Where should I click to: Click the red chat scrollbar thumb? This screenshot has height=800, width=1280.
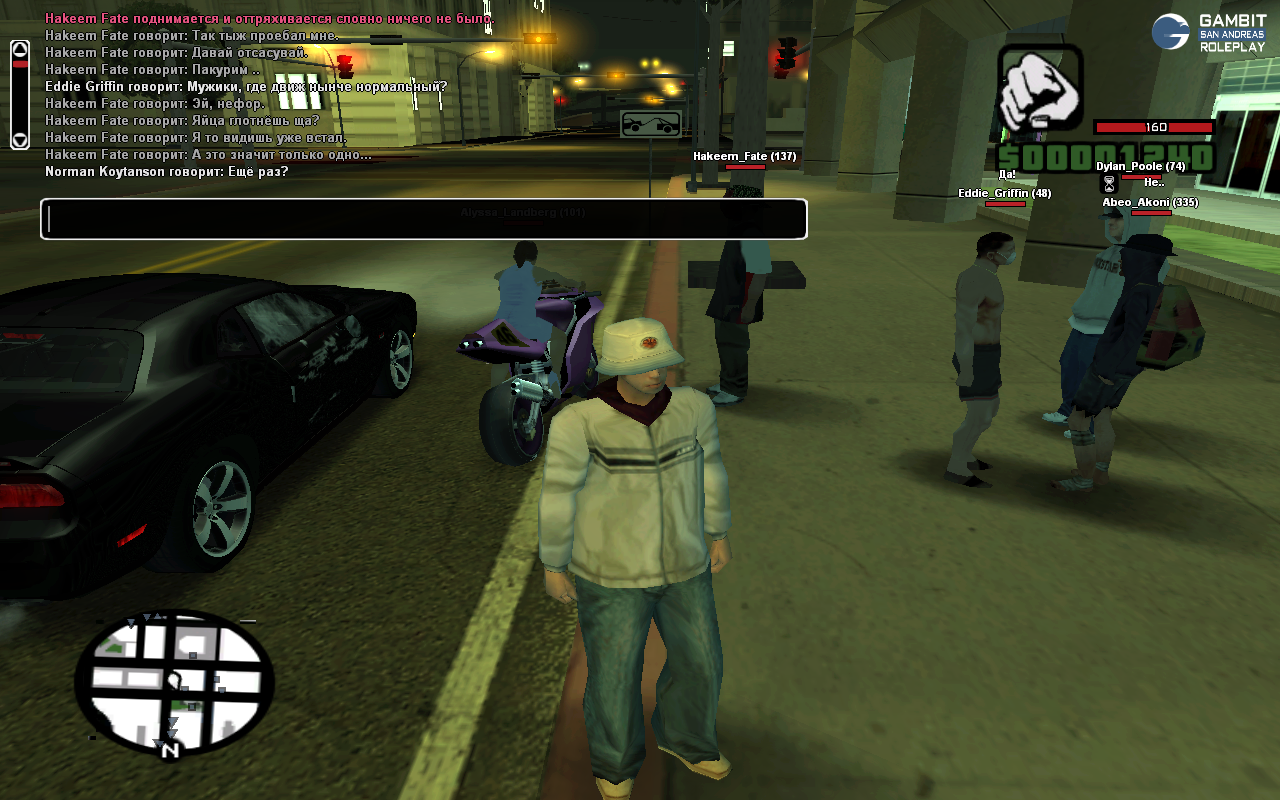(x=20, y=64)
